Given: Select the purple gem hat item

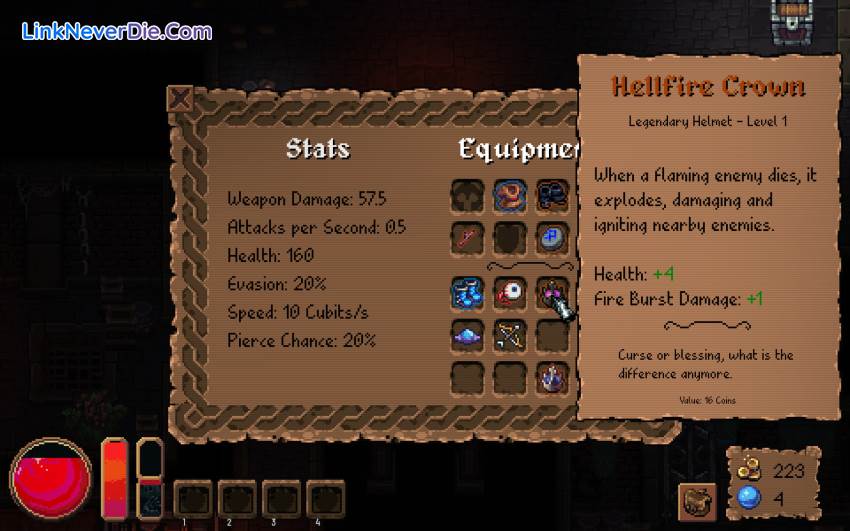Looking at the screenshot, I should 467,335.
